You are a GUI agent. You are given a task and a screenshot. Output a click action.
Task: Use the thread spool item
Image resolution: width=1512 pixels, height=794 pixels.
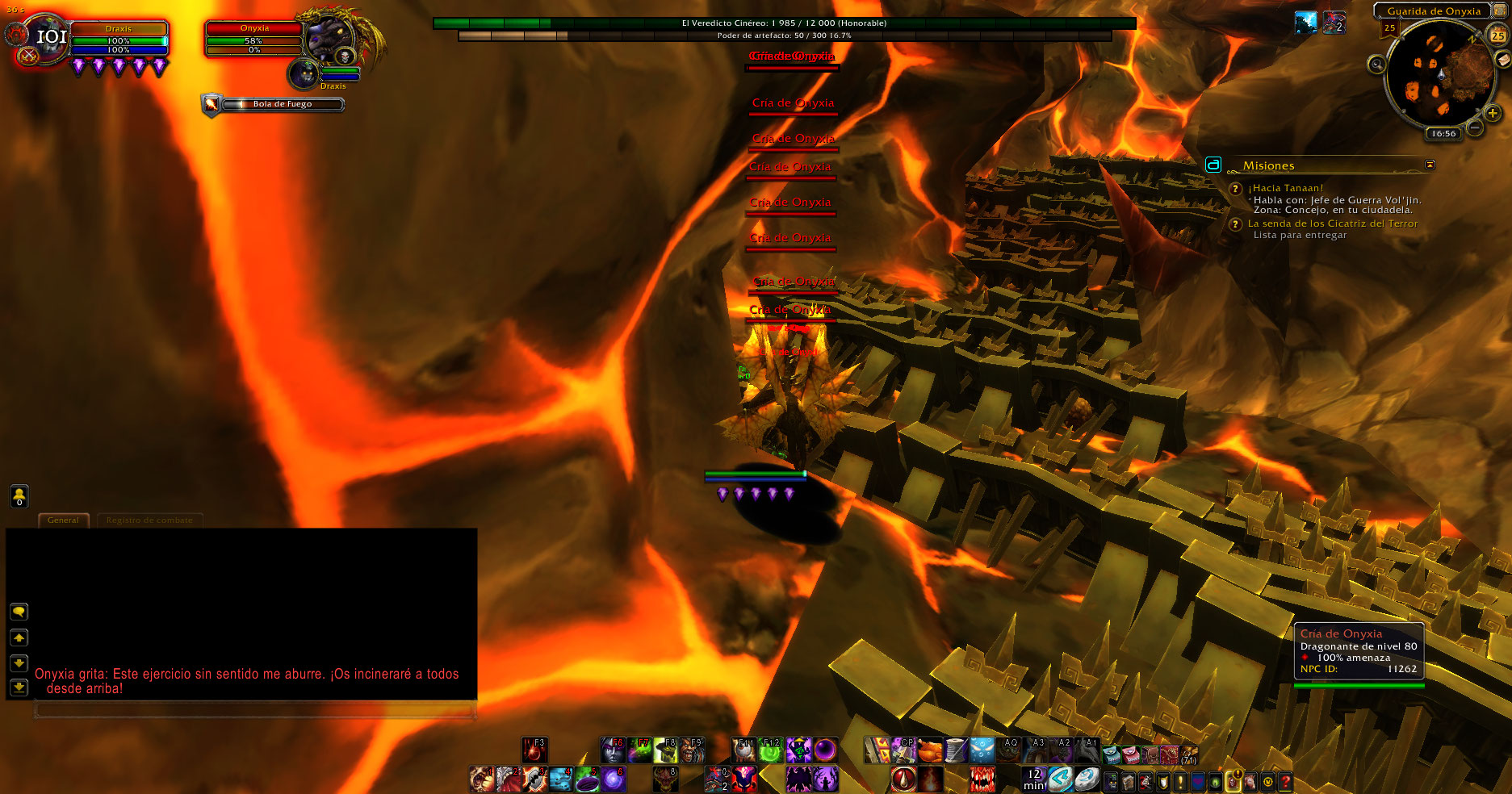coord(956,750)
